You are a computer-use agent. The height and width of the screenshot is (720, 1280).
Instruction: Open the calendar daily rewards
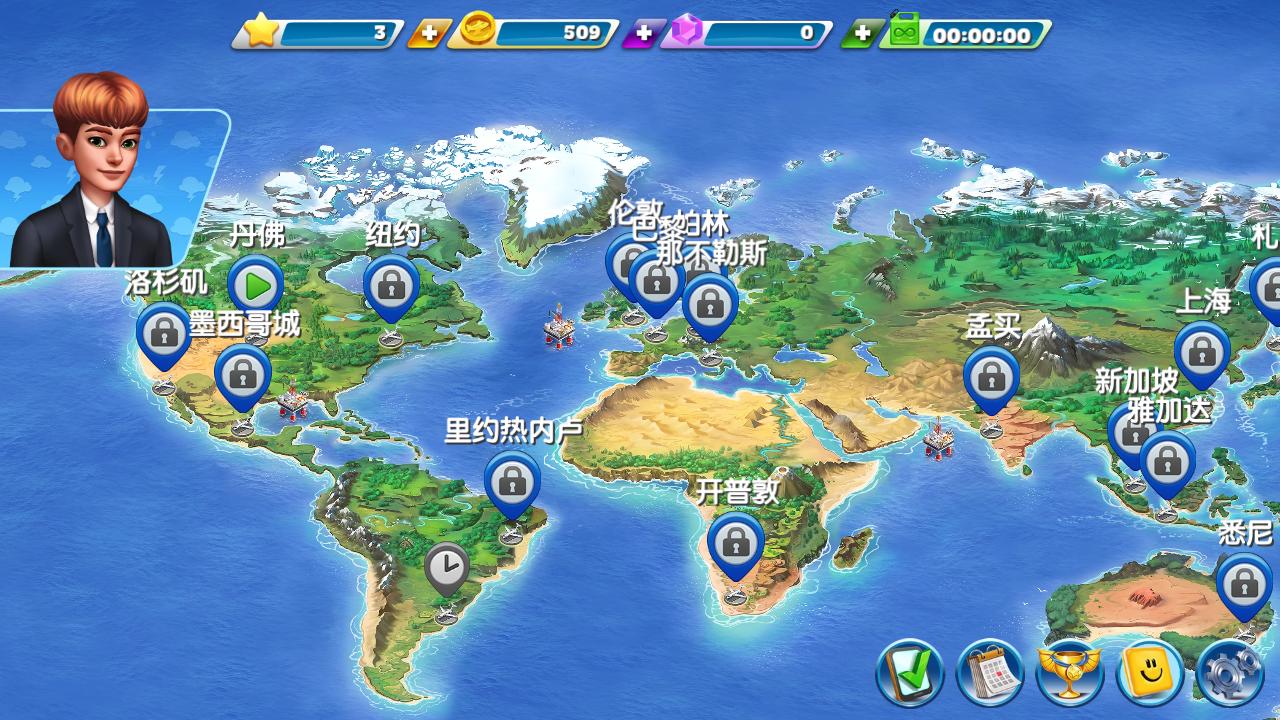(x=990, y=673)
